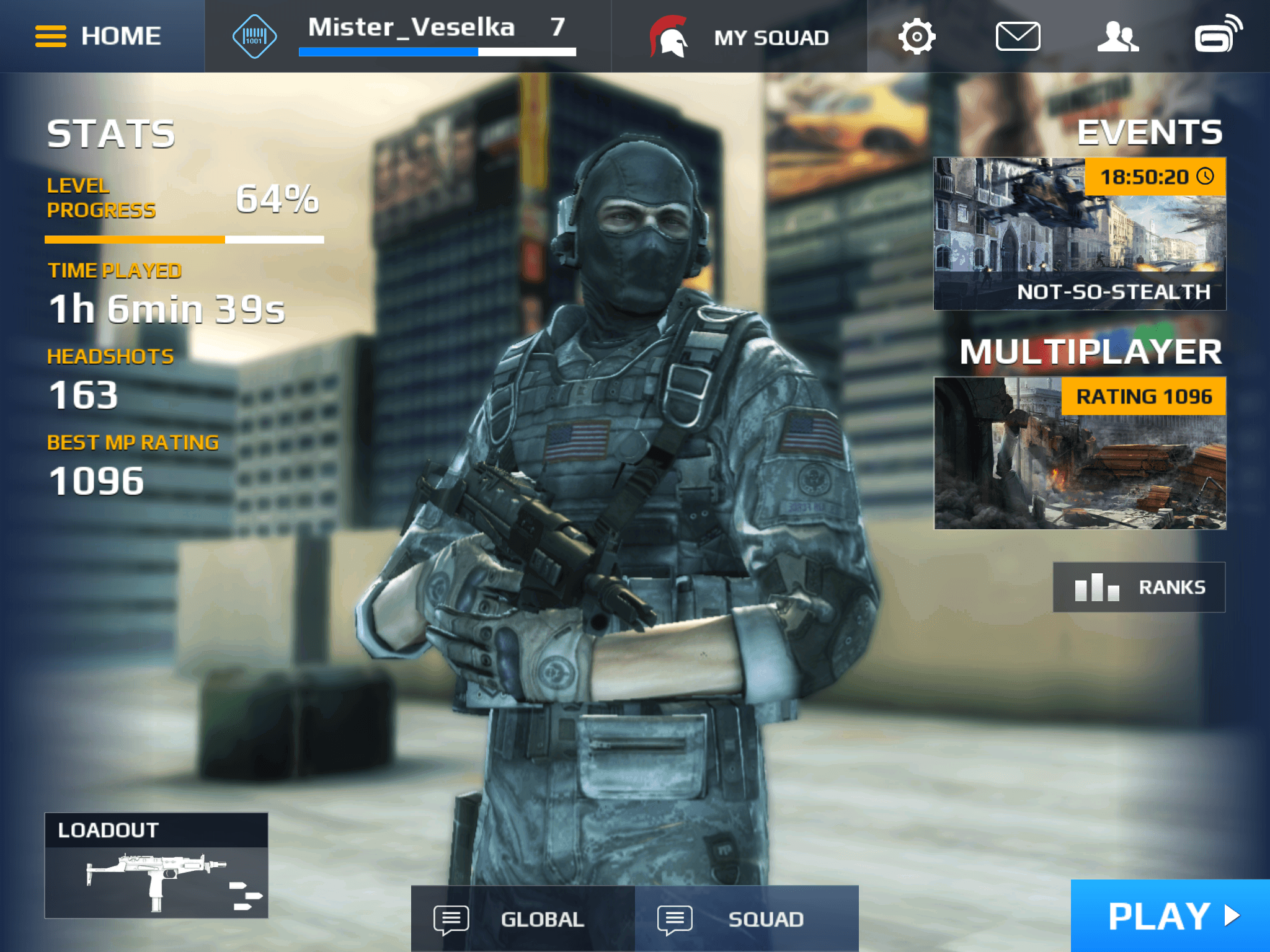
Task: Click the Global chat speech bubble icon
Action: click(x=451, y=919)
